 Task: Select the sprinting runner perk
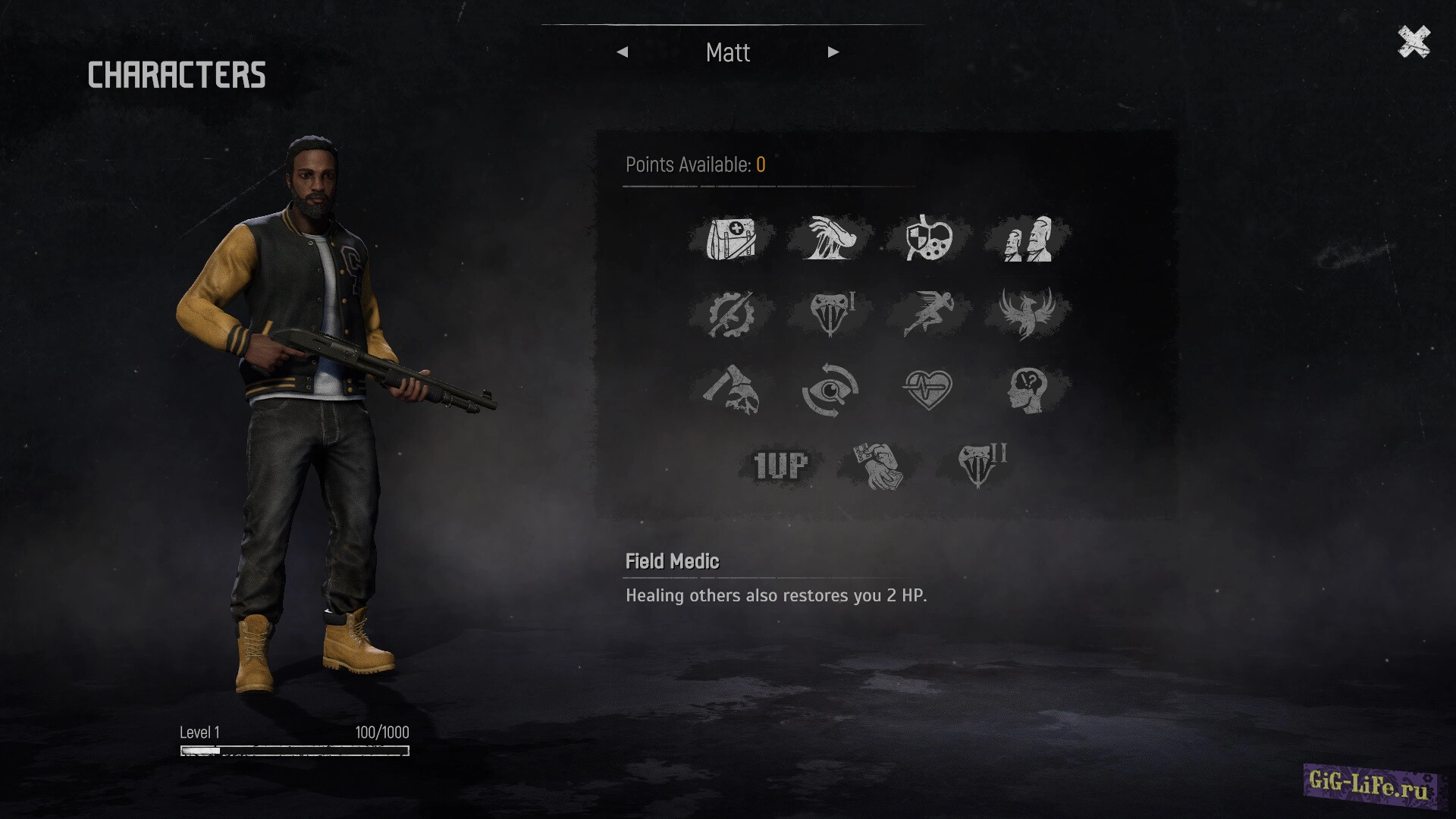click(x=929, y=314)
